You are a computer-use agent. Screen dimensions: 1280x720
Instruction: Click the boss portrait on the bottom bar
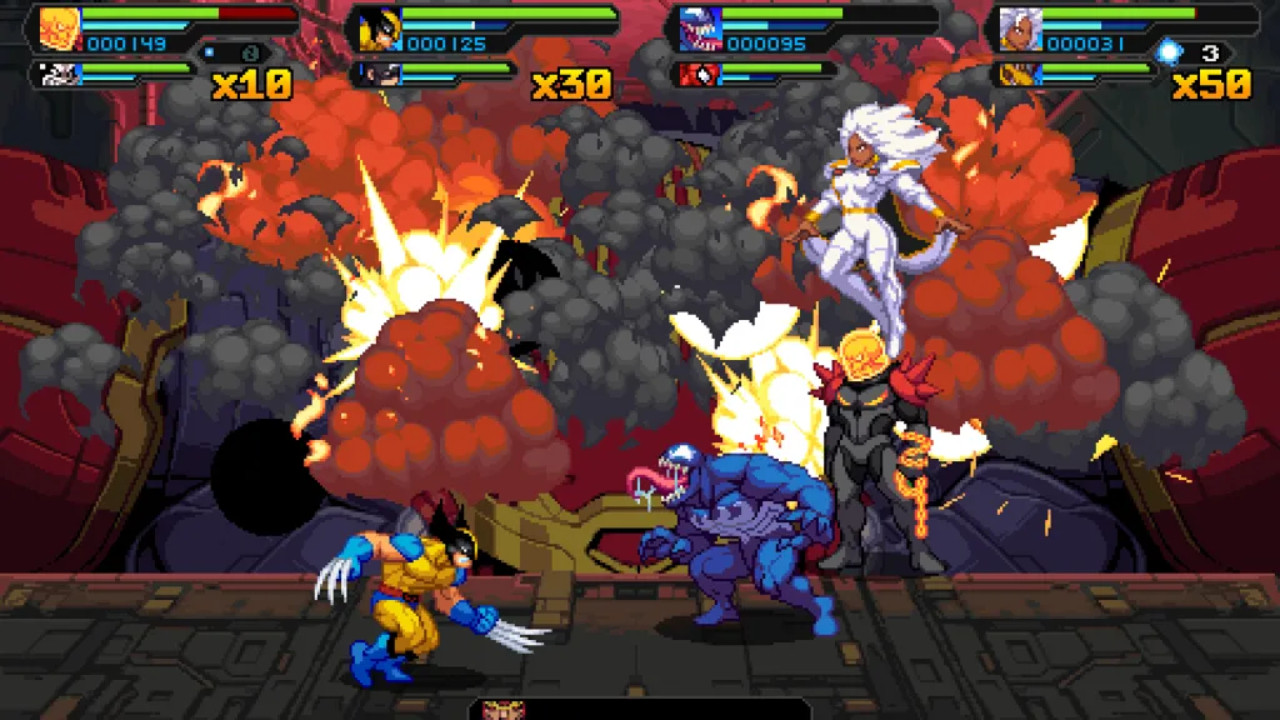[x=503, y=710]
